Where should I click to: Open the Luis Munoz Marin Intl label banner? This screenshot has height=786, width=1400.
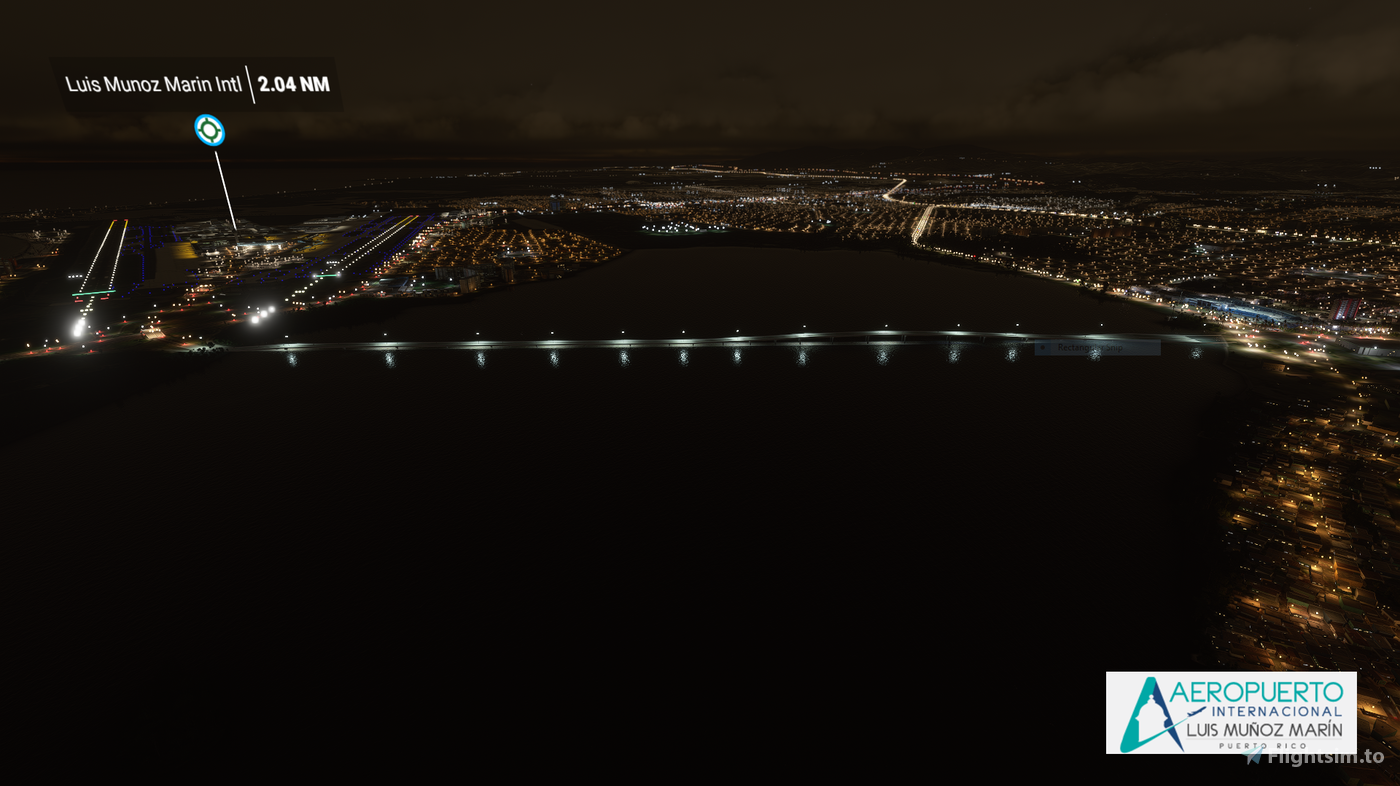click(196, 86)
